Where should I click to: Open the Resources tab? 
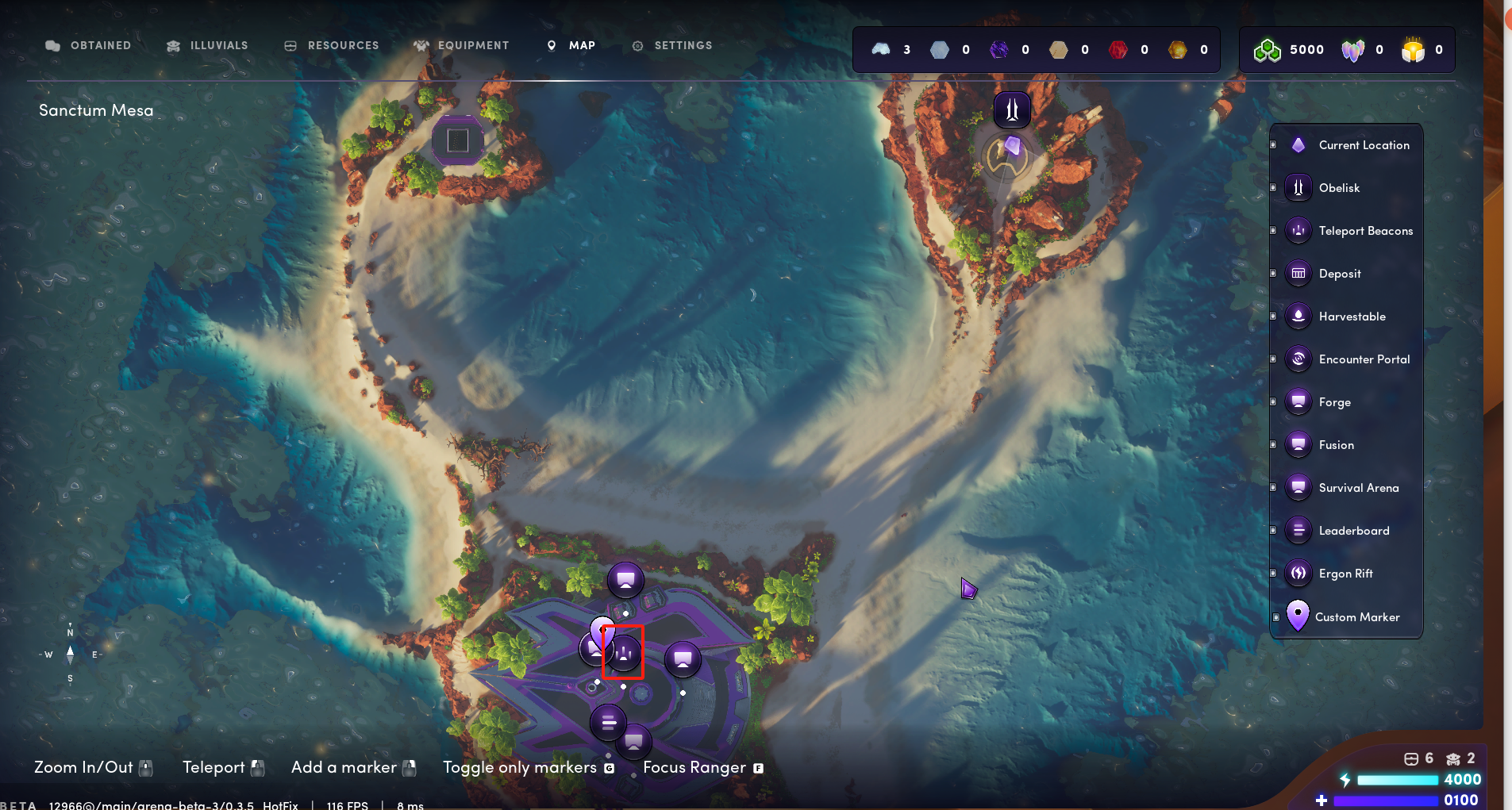(332, 46)
